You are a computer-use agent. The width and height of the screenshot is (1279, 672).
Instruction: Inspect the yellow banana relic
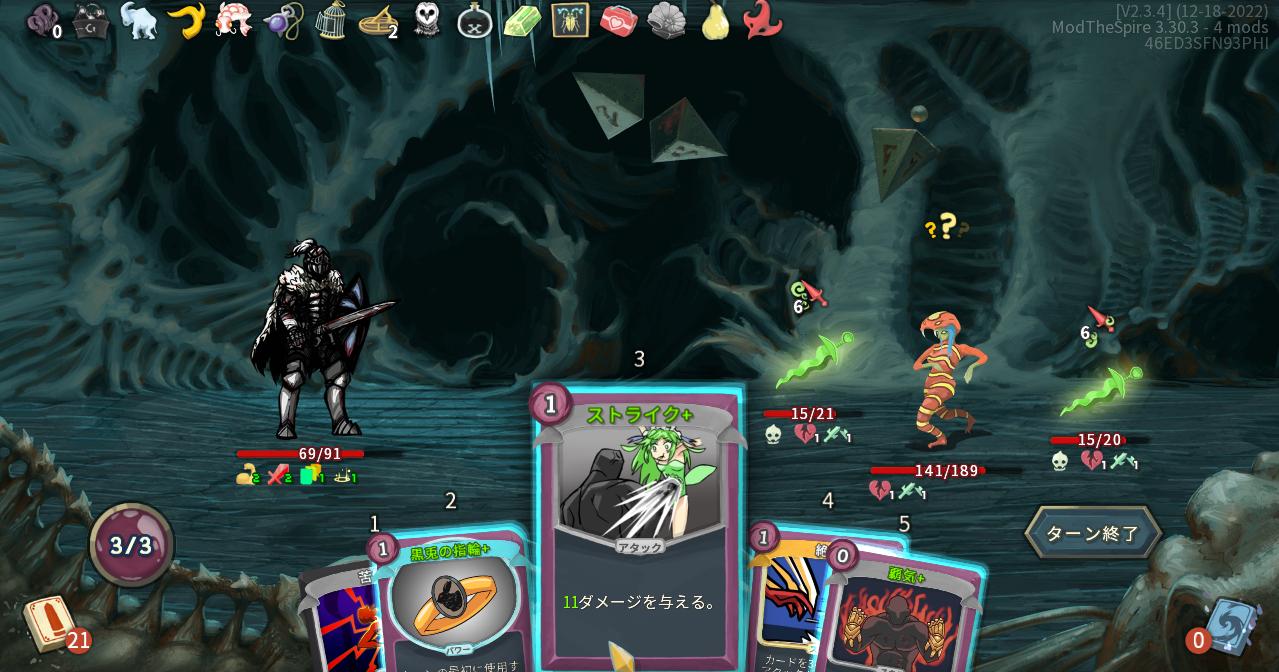coord(186,20)
